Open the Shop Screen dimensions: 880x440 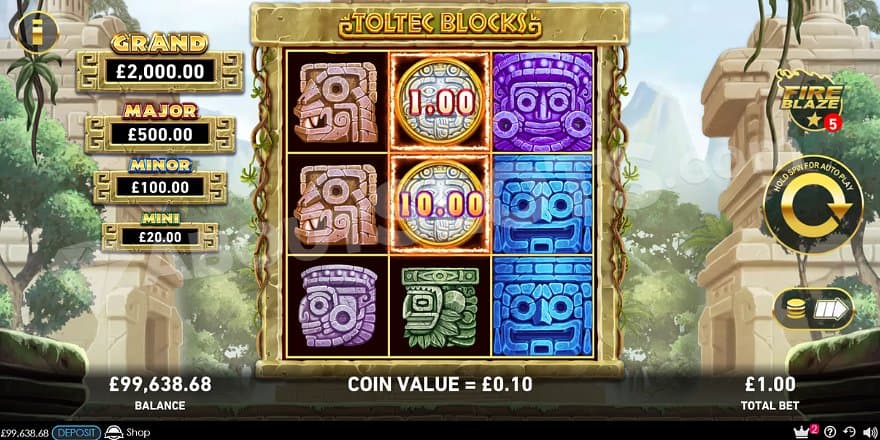click(127, 432)
